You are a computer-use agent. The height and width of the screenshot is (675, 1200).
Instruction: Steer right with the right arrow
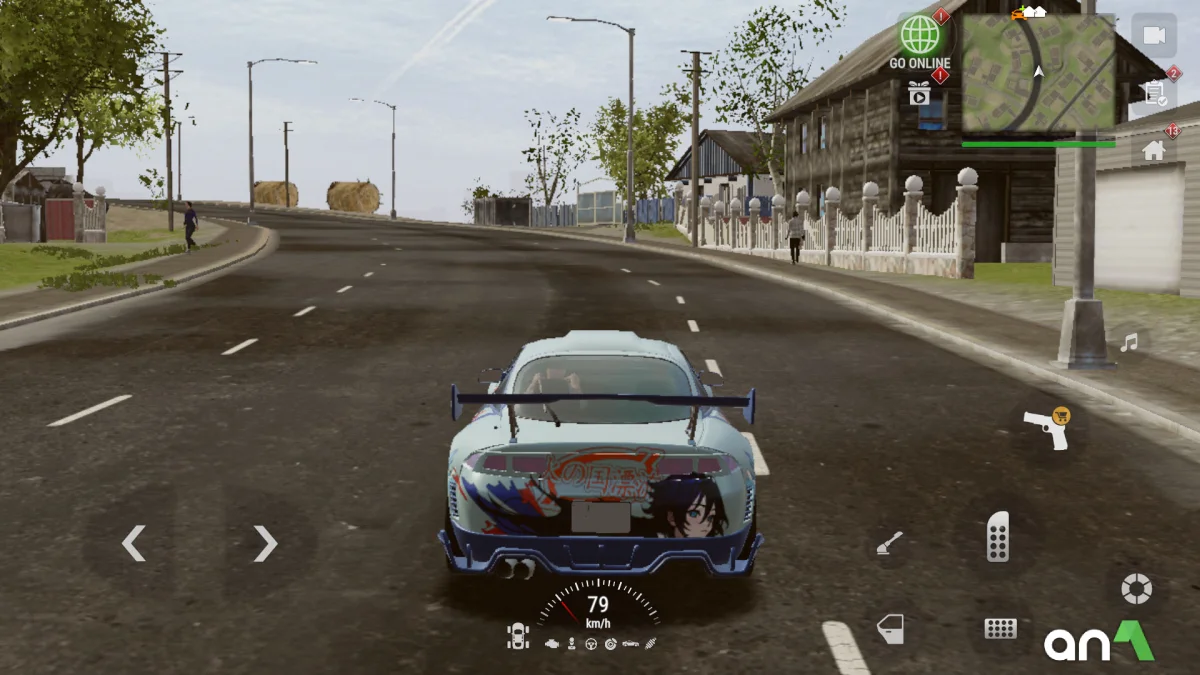pyautogui.click(x=264, y=543)
